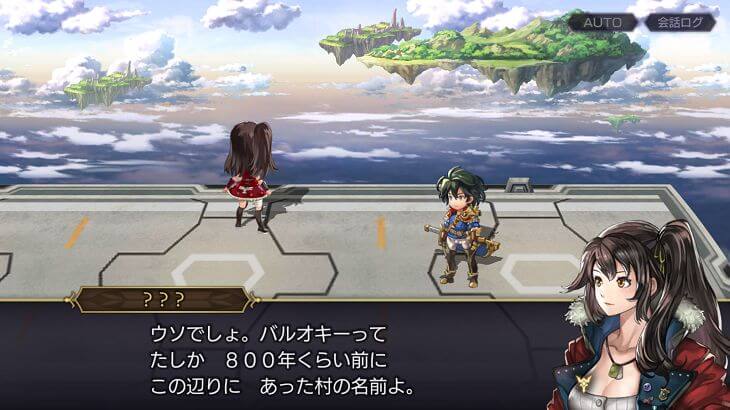
Task: Toggle the AUTO dialogue advance button
Action: tap(603, 21)
